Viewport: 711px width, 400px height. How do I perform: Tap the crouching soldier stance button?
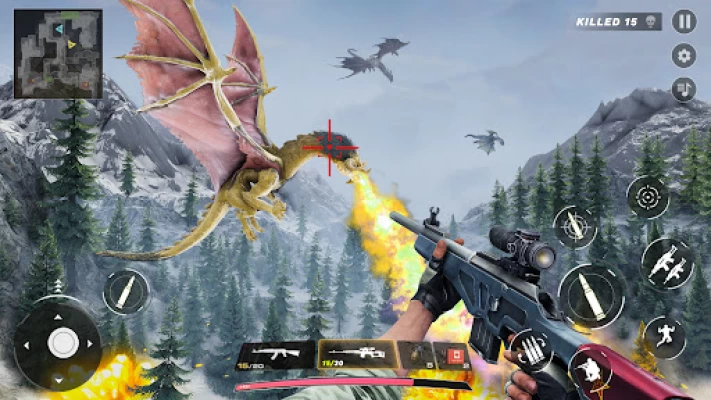591,371
